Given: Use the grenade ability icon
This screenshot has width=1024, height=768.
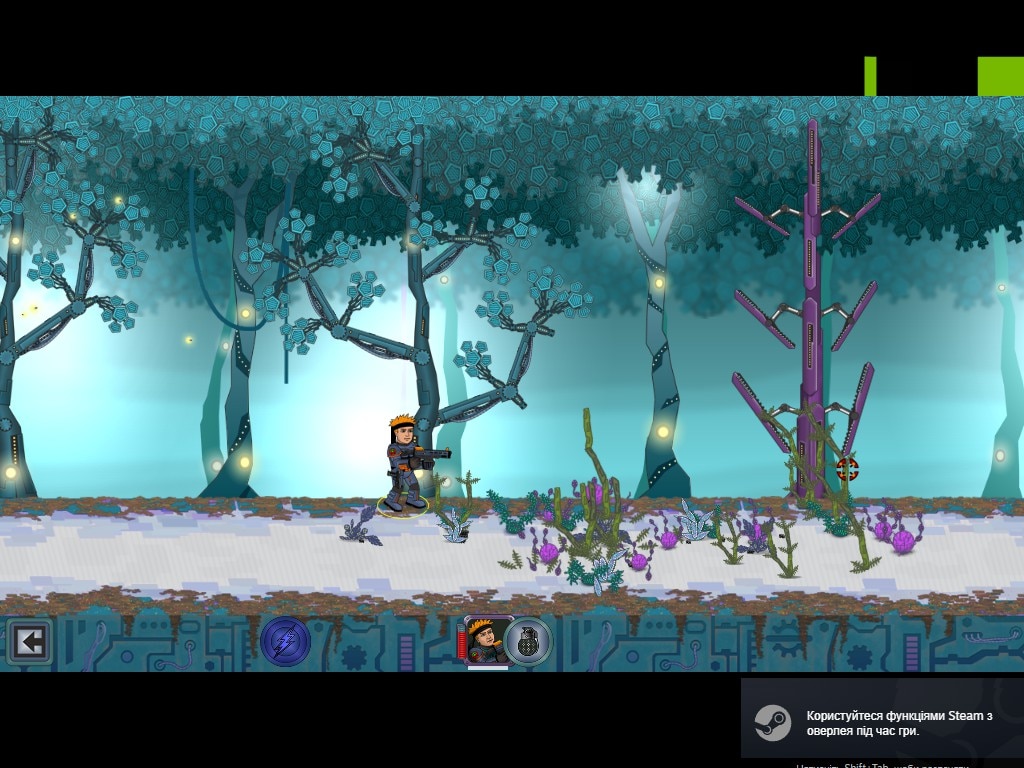Looking at the screenshot, I should [528, 641].
